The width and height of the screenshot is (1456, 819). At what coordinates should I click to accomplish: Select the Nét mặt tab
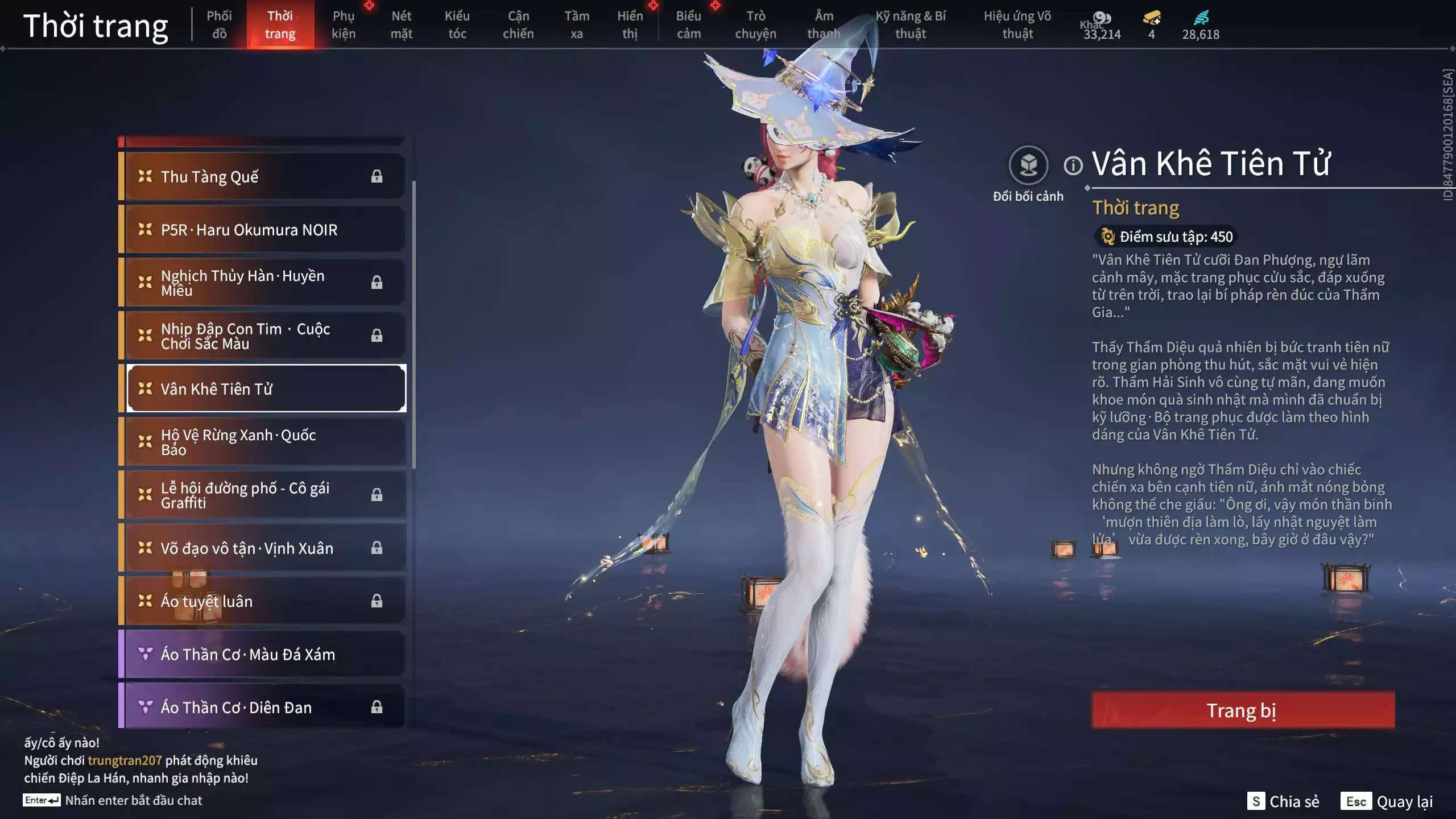pyautogui.click(x=401, y=25)
